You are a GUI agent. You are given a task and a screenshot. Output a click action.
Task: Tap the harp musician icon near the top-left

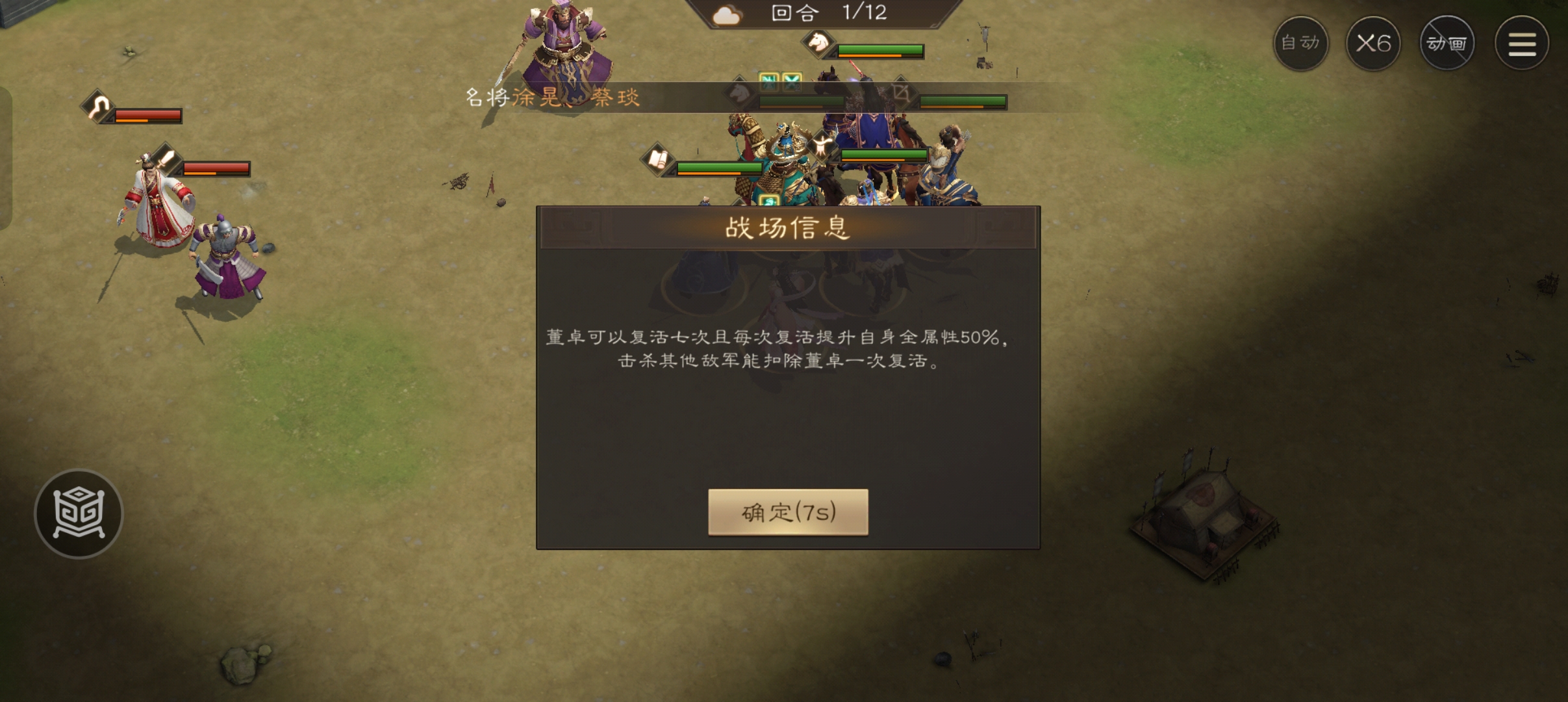97,106
